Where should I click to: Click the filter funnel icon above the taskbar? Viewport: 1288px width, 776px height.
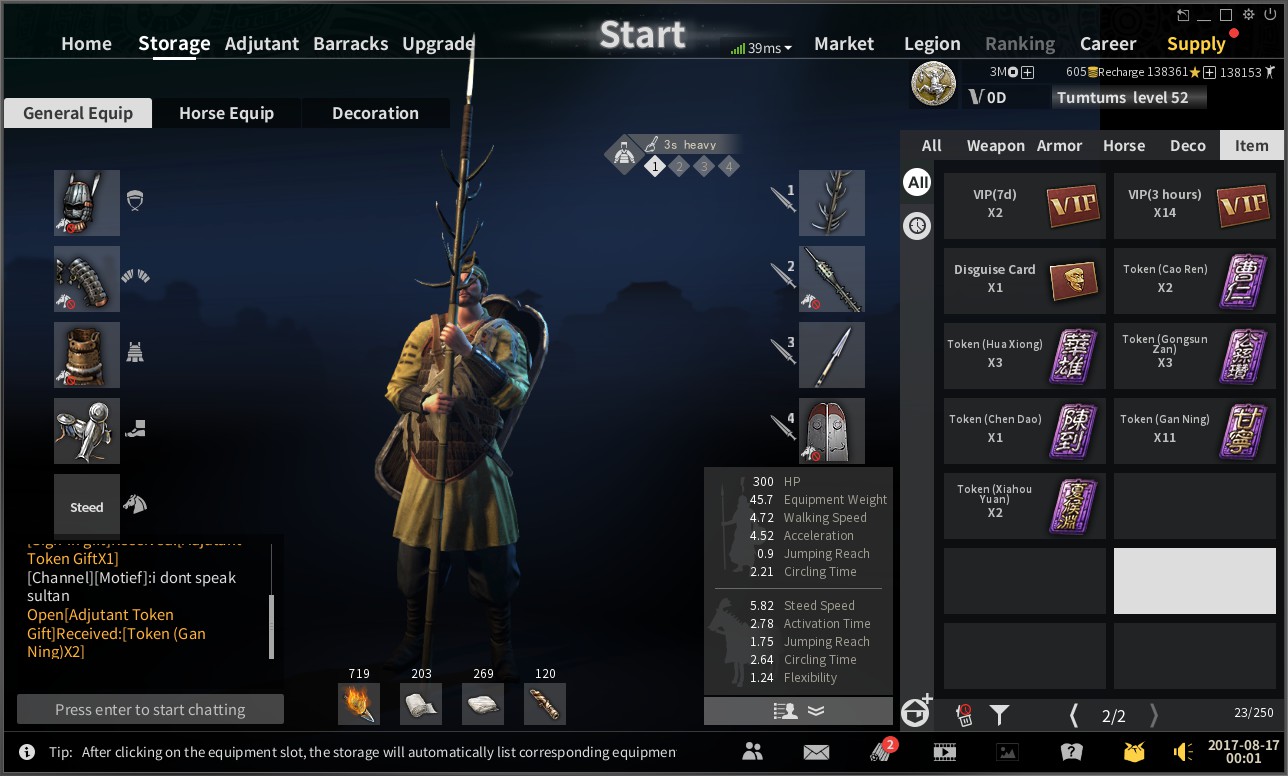[x=998, y=714]
